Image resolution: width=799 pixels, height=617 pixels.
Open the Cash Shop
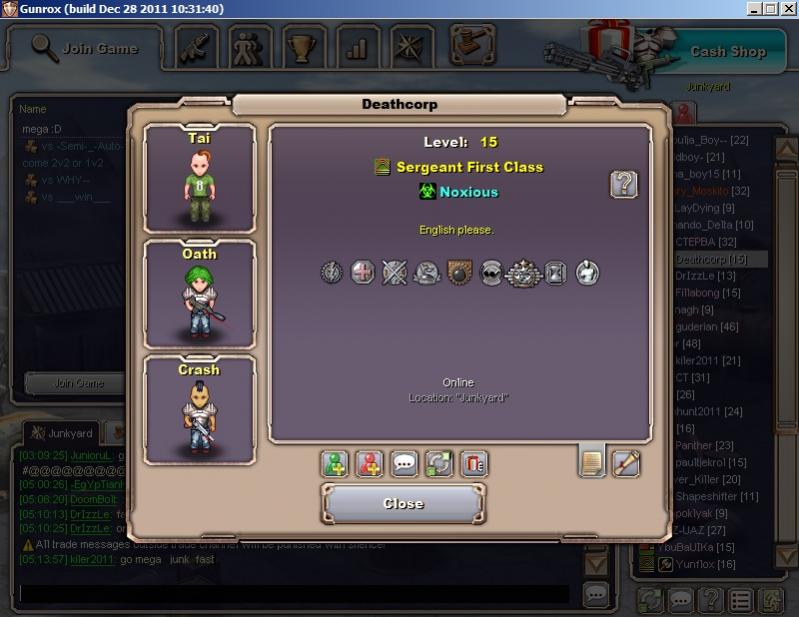coord(728,51)
